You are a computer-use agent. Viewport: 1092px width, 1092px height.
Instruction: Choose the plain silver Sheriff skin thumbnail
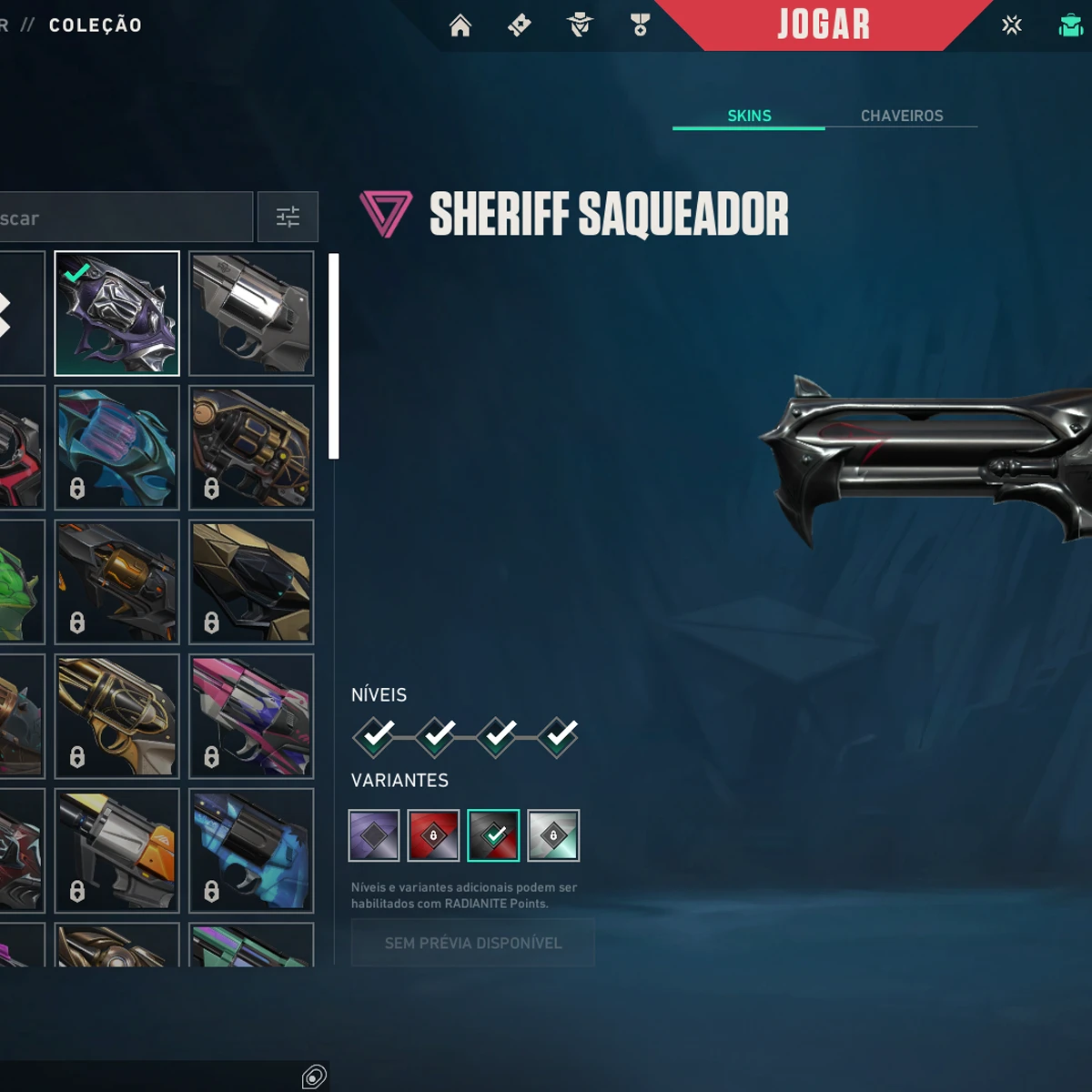(252, 313)
